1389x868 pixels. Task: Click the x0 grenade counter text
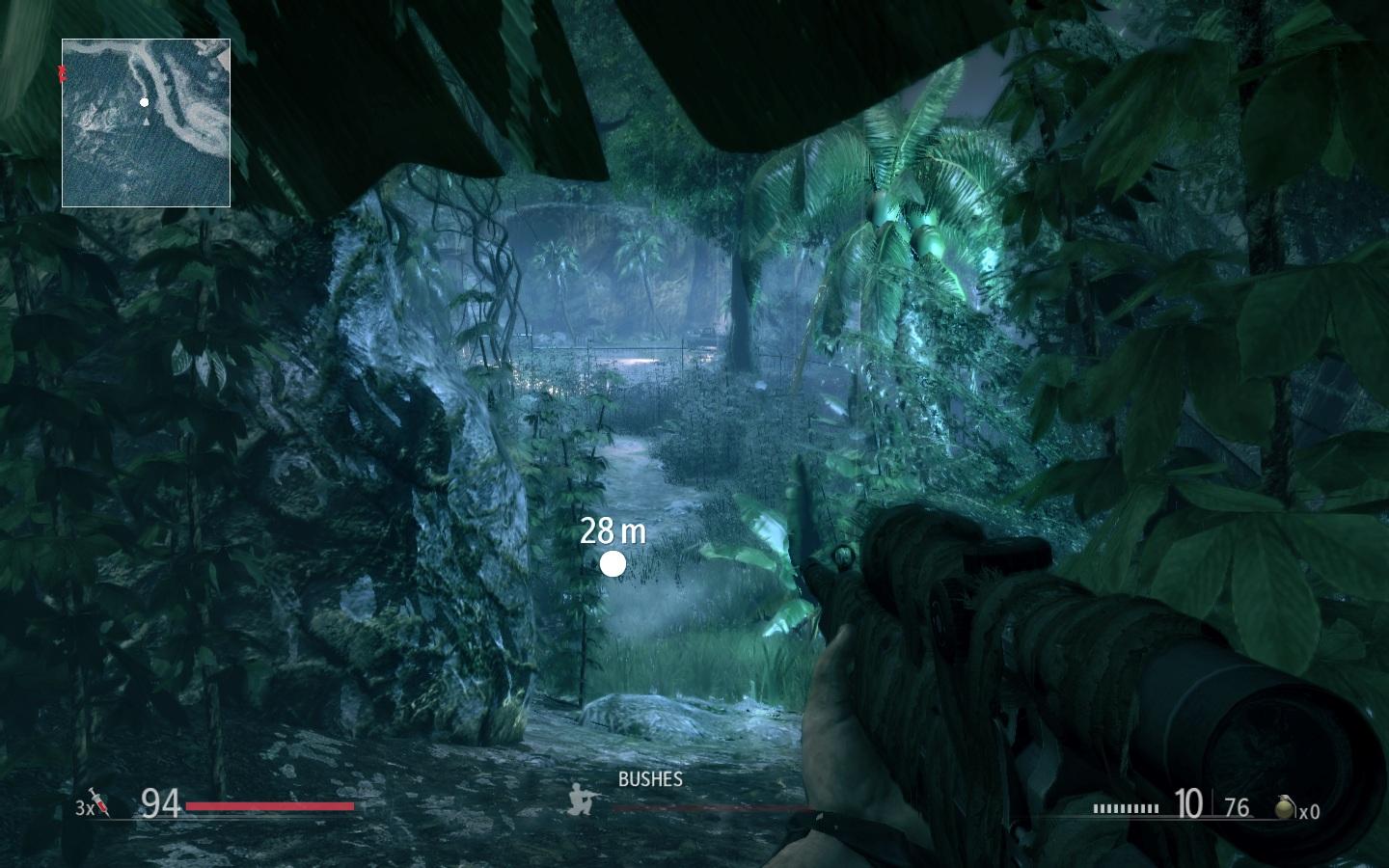[x=1311, y=812]
